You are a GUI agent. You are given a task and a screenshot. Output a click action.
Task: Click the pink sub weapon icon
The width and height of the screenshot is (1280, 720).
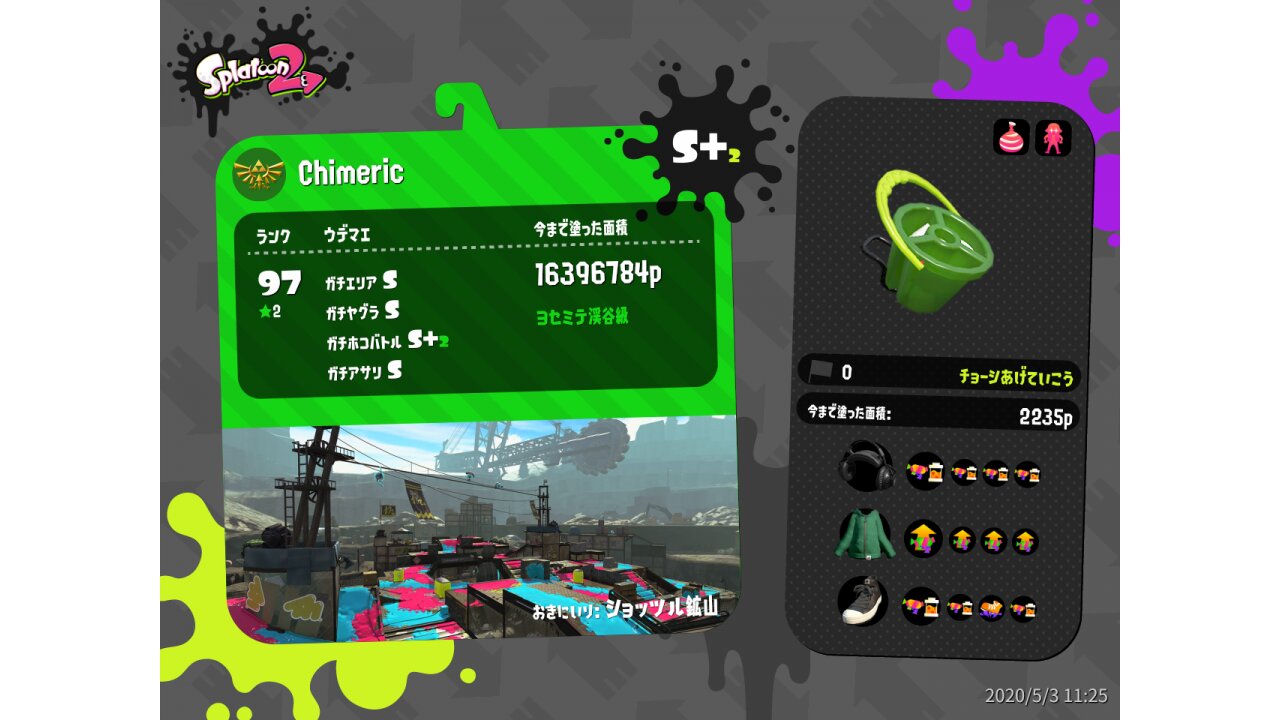1011,138
